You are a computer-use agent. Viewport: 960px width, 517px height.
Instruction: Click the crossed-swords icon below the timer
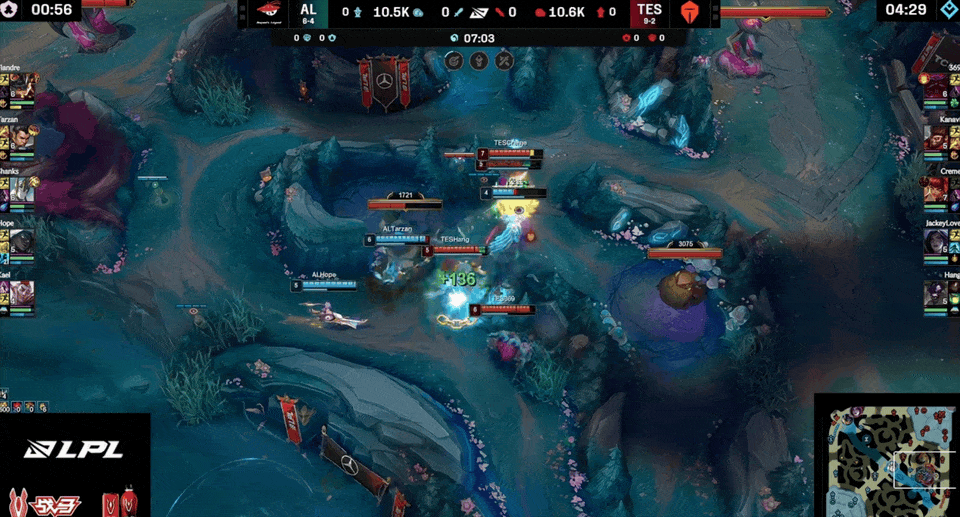pyautogui.click(x=505, y=60)
